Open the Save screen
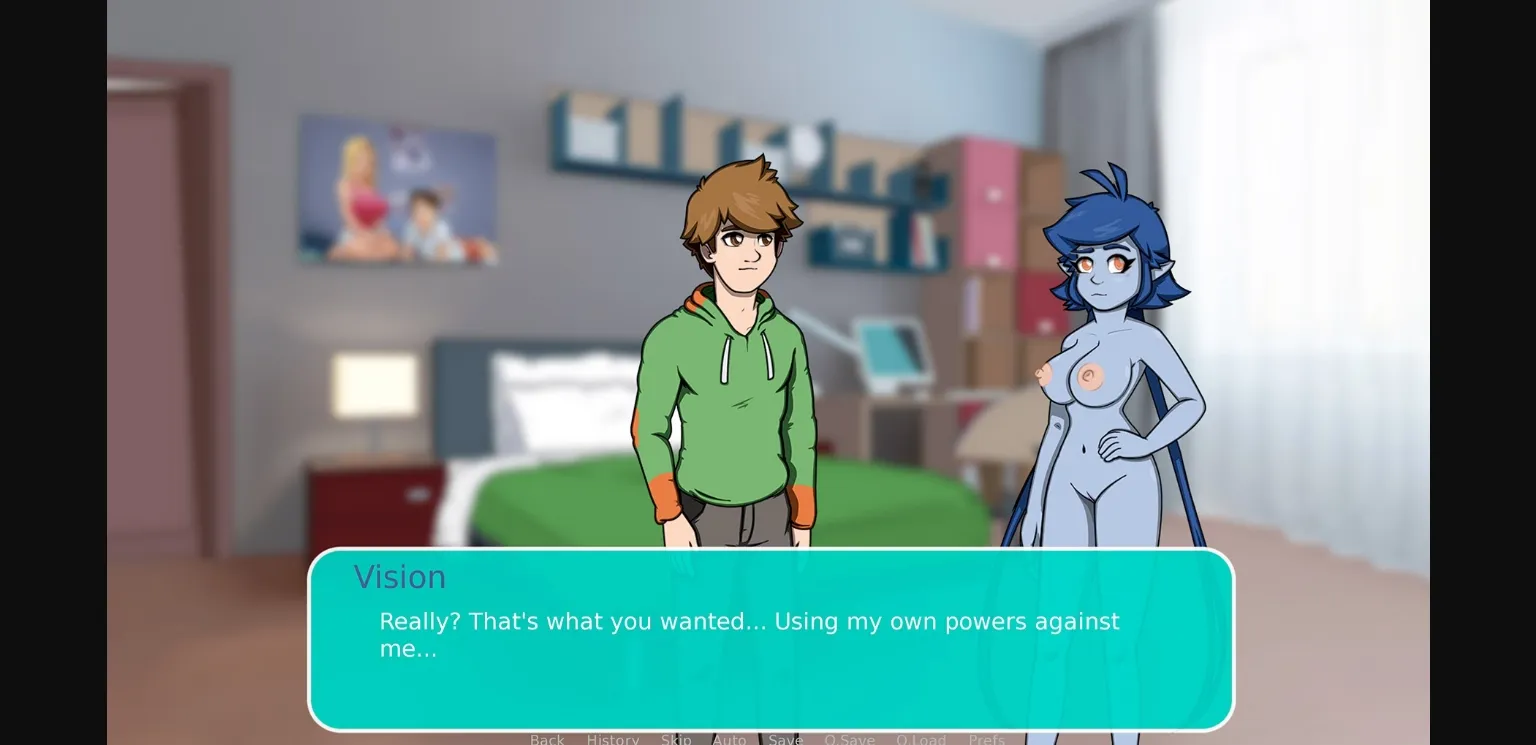 [x=785, y=739]
